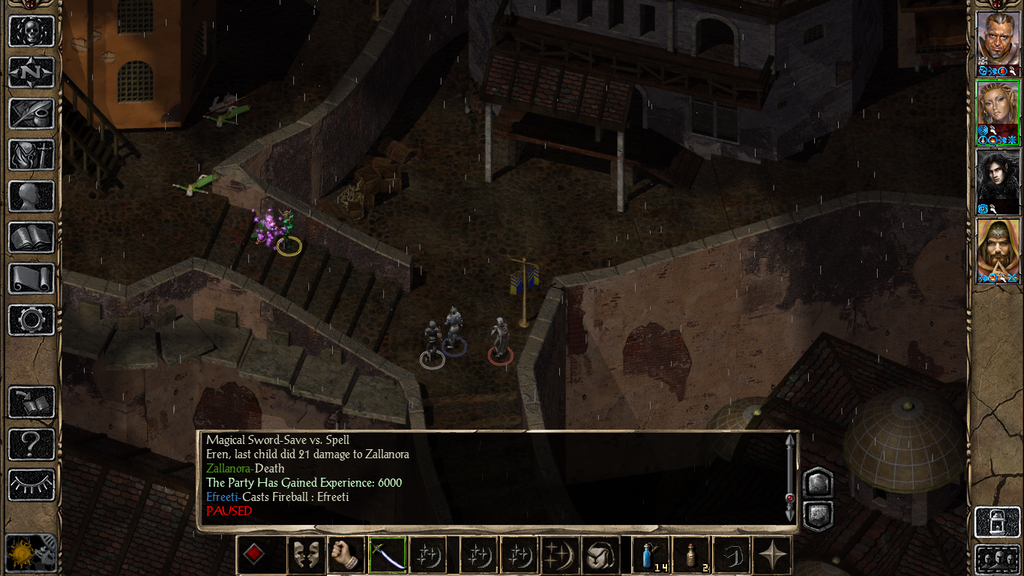Viewport: 1024px width, 576px height.
Task: Activate the red diamond guard button
Action: (x=255, y=555)
